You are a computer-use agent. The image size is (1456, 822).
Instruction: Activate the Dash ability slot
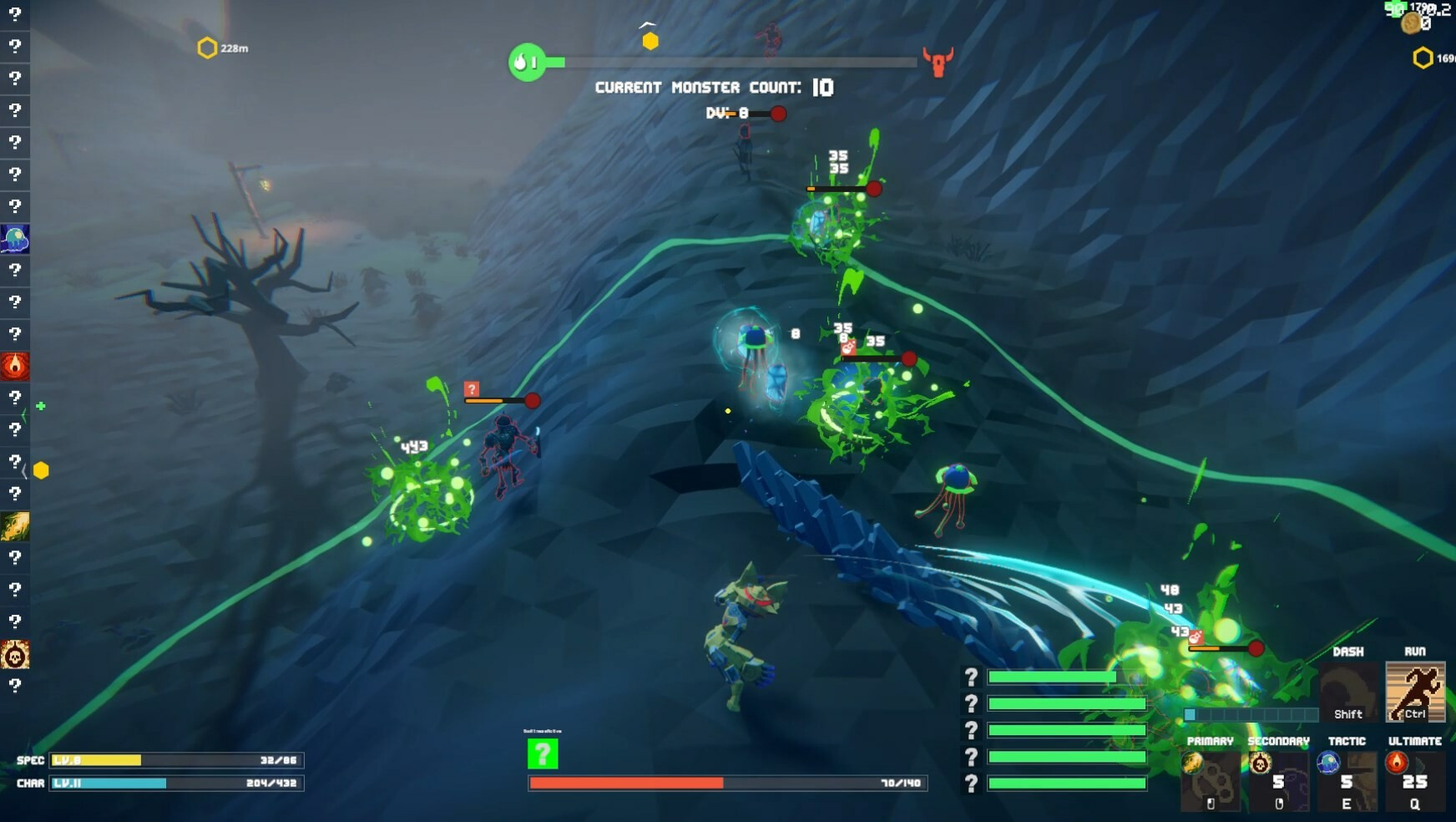pos(1348,692)
